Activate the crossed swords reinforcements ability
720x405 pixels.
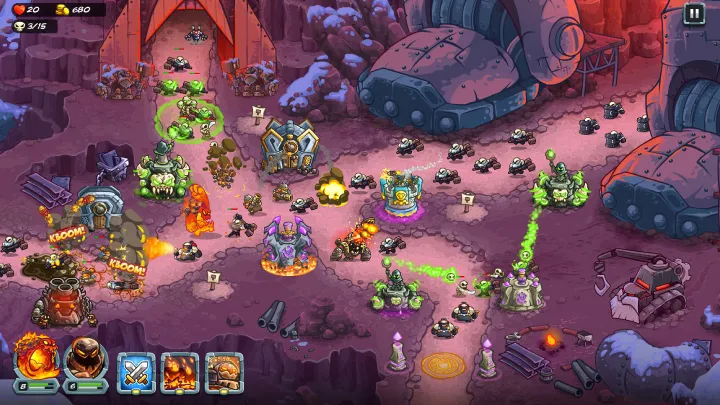[136, 372]
